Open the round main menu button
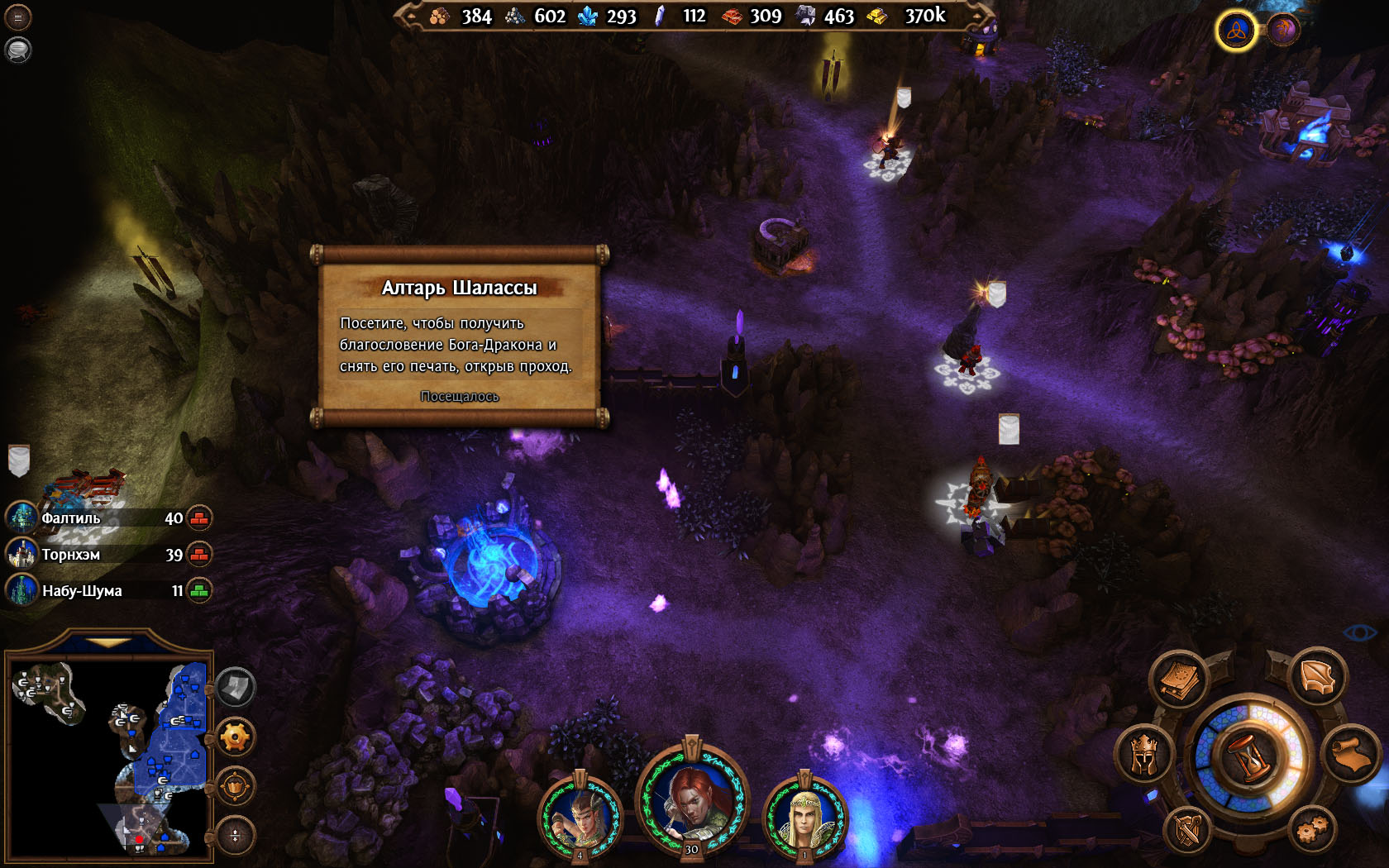This screenshot has width=1389, height=868. [17, 17]
